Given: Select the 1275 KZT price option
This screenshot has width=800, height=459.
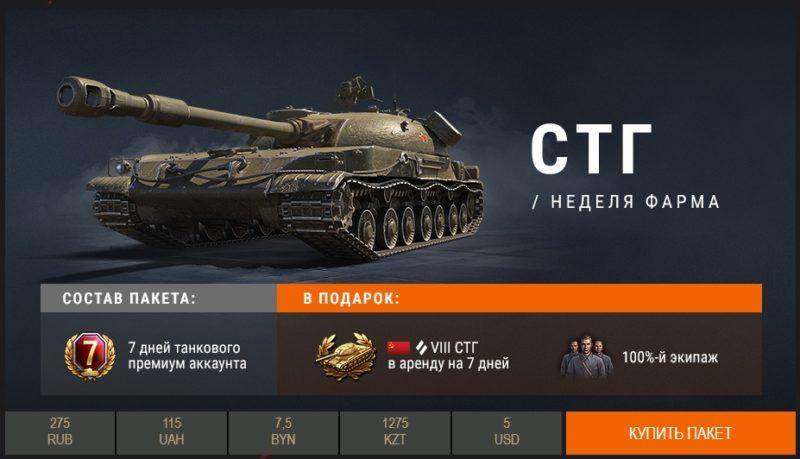Looking at the screenshot, I should pos(395,433).
